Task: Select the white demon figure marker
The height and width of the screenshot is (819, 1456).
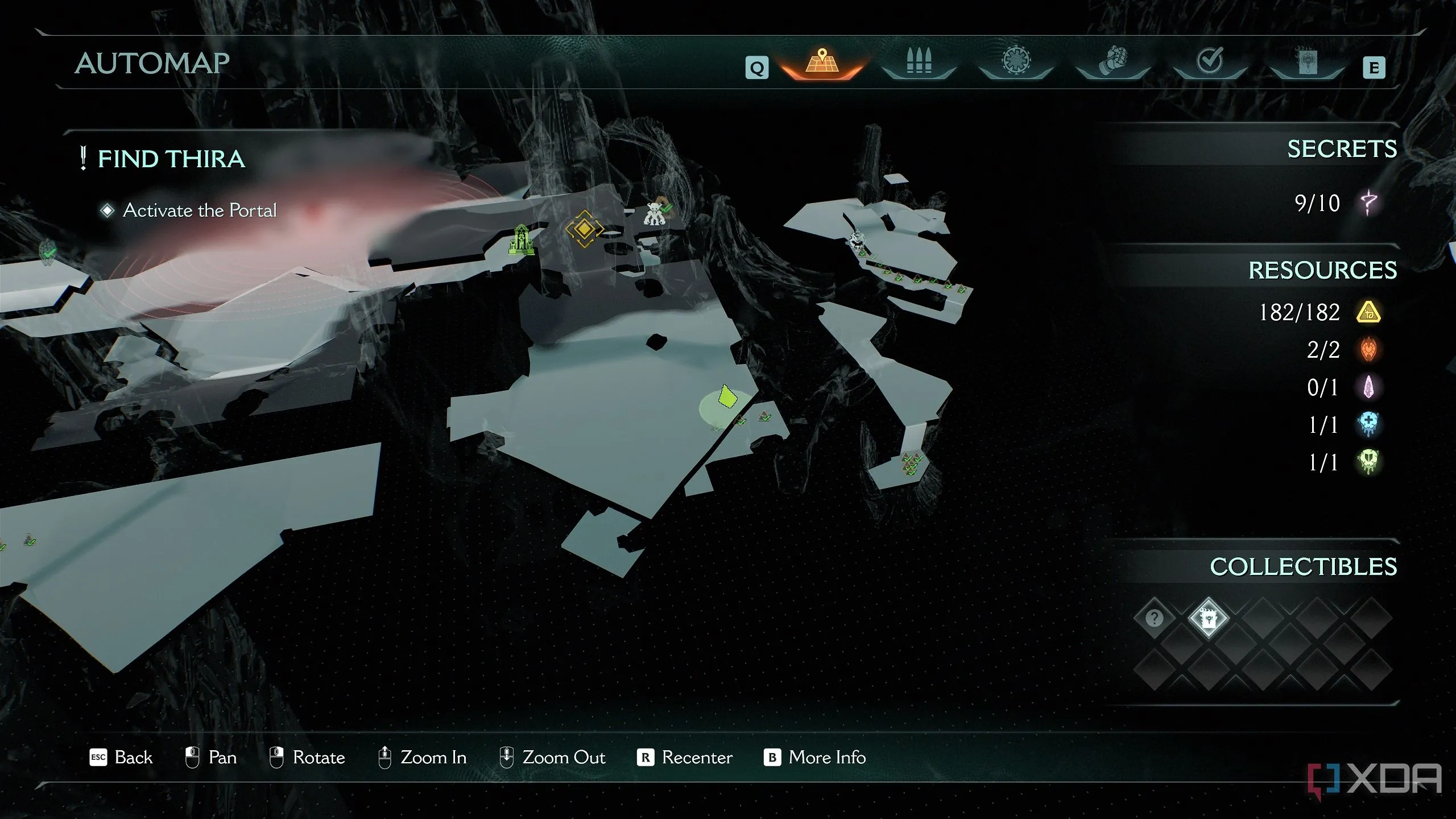Action: tap(654, 214)
